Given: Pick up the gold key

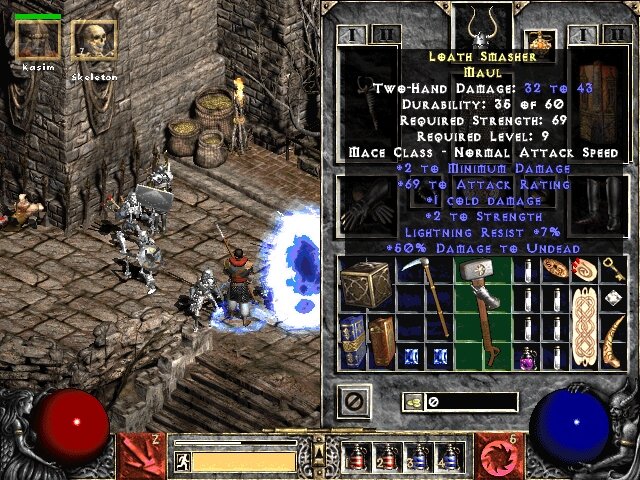Looking at the screenshot, I should coord(614,270).
